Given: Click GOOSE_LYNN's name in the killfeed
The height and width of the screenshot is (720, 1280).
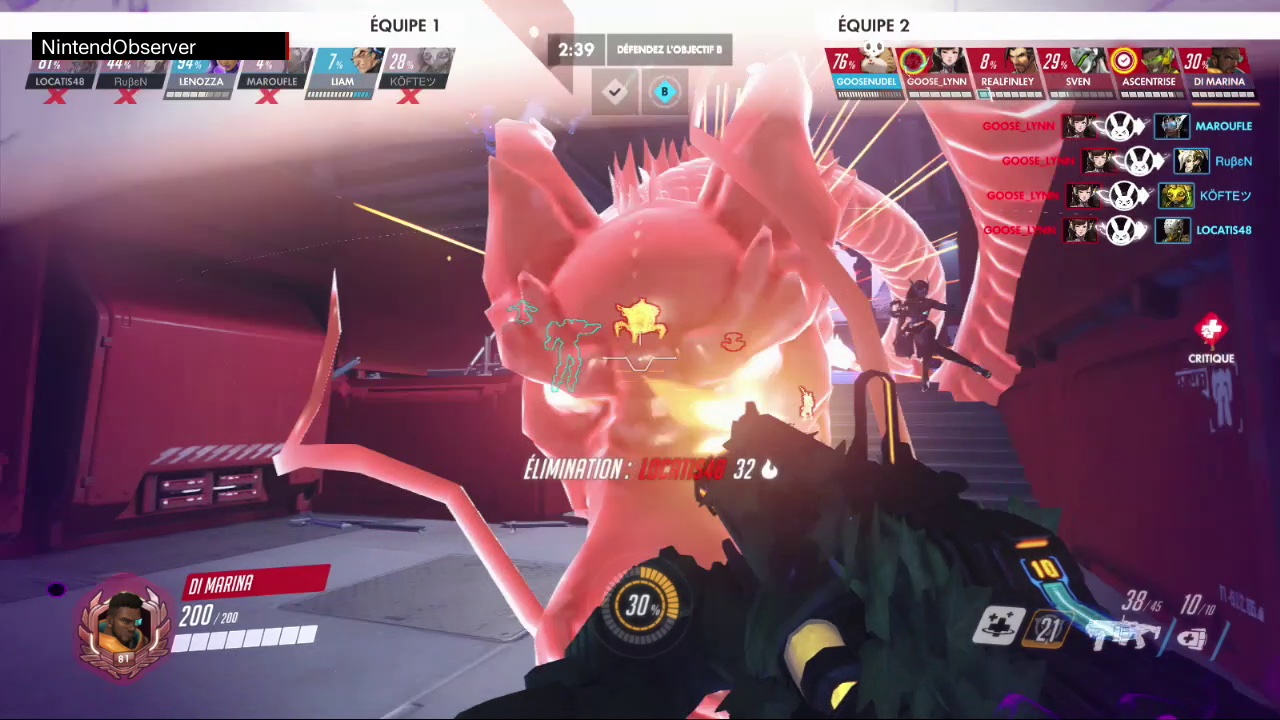Looking at the screenshot, I should [1018, 126].
